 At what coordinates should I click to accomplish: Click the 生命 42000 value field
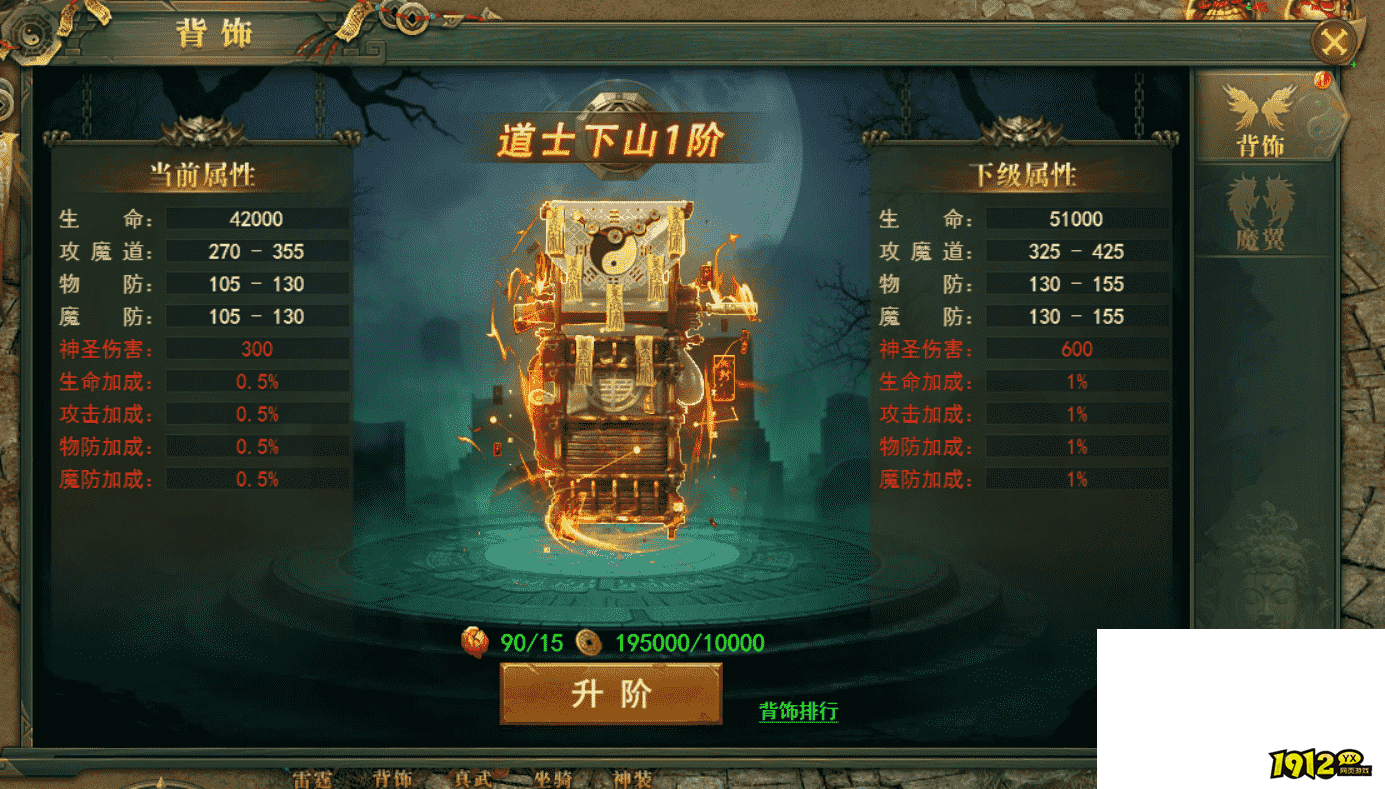click(x=256, y=218)
